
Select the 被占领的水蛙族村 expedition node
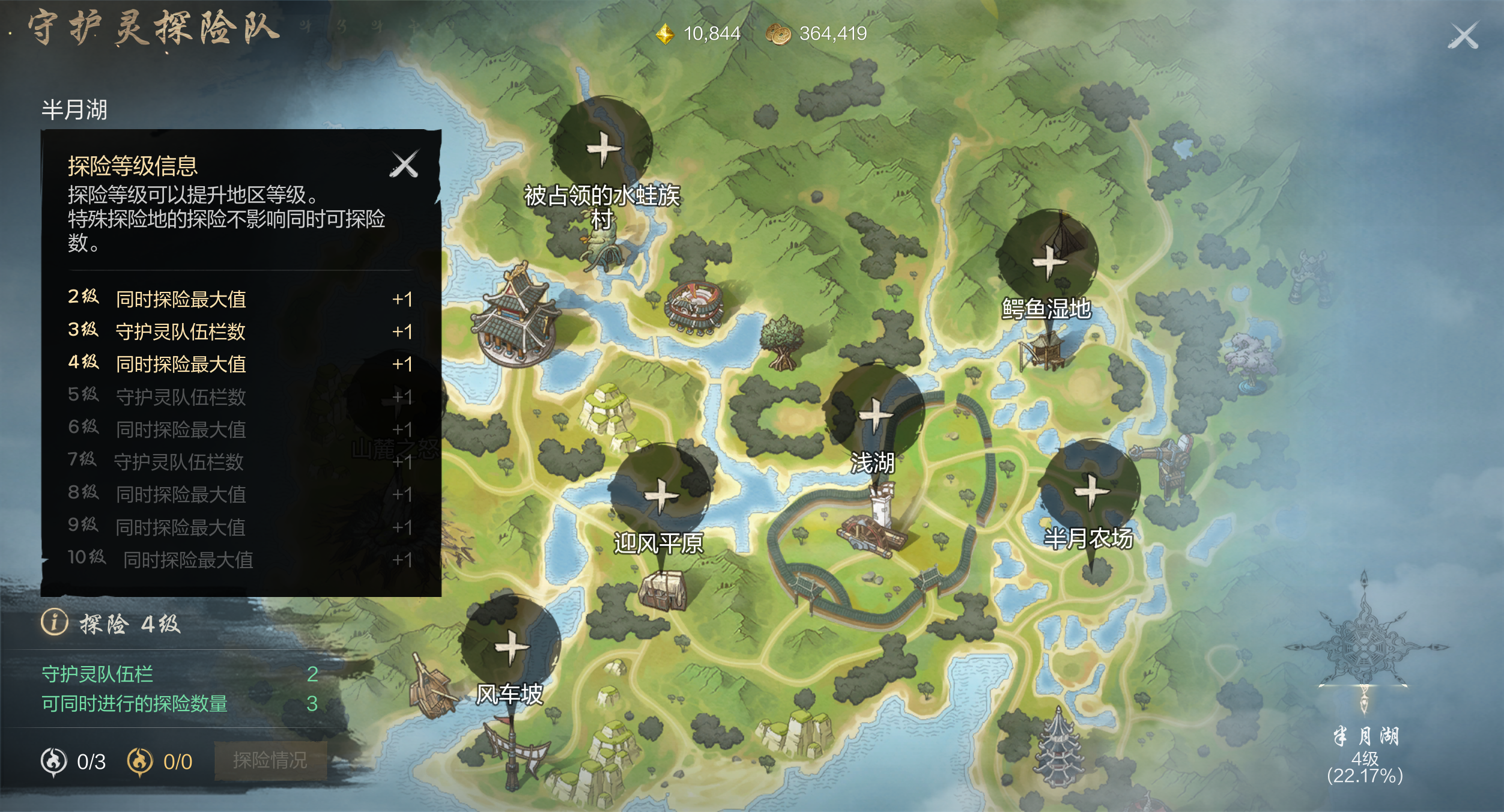click(x=603, y=148)
